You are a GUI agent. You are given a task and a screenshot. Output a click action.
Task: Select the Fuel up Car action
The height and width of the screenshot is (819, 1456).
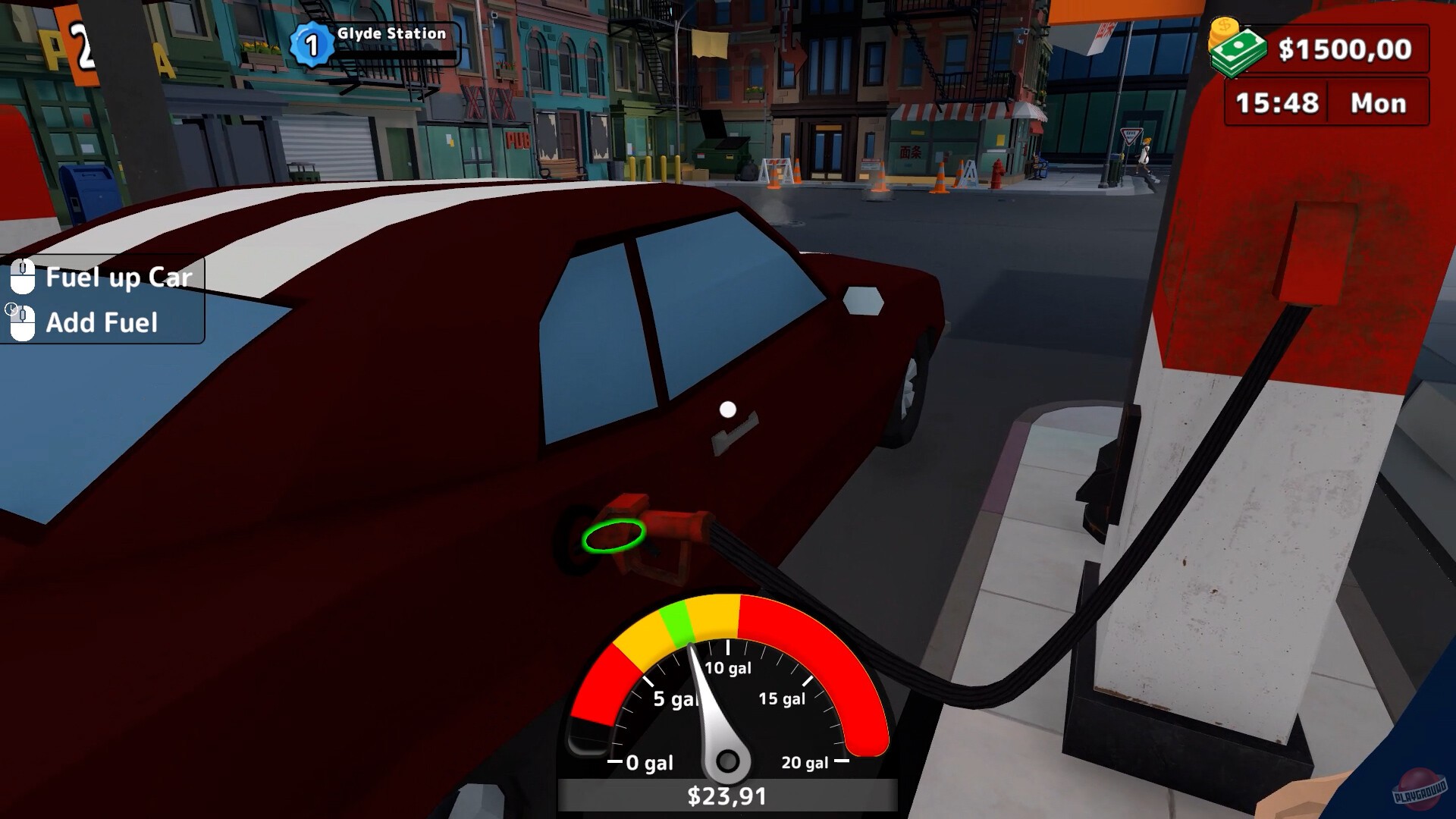pos(119,278)
